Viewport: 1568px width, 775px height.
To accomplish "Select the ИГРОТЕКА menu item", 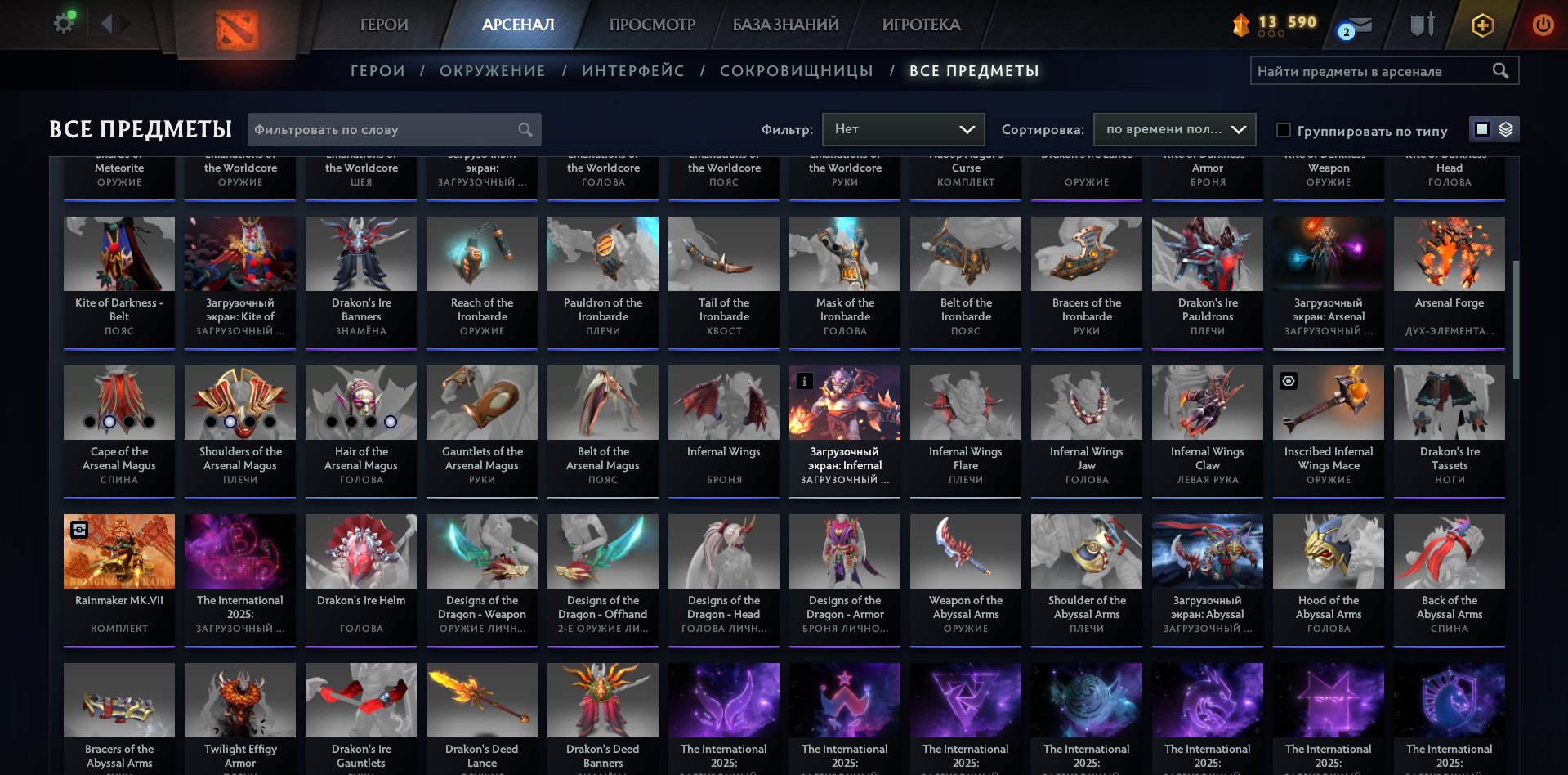I will coord(922,25).
